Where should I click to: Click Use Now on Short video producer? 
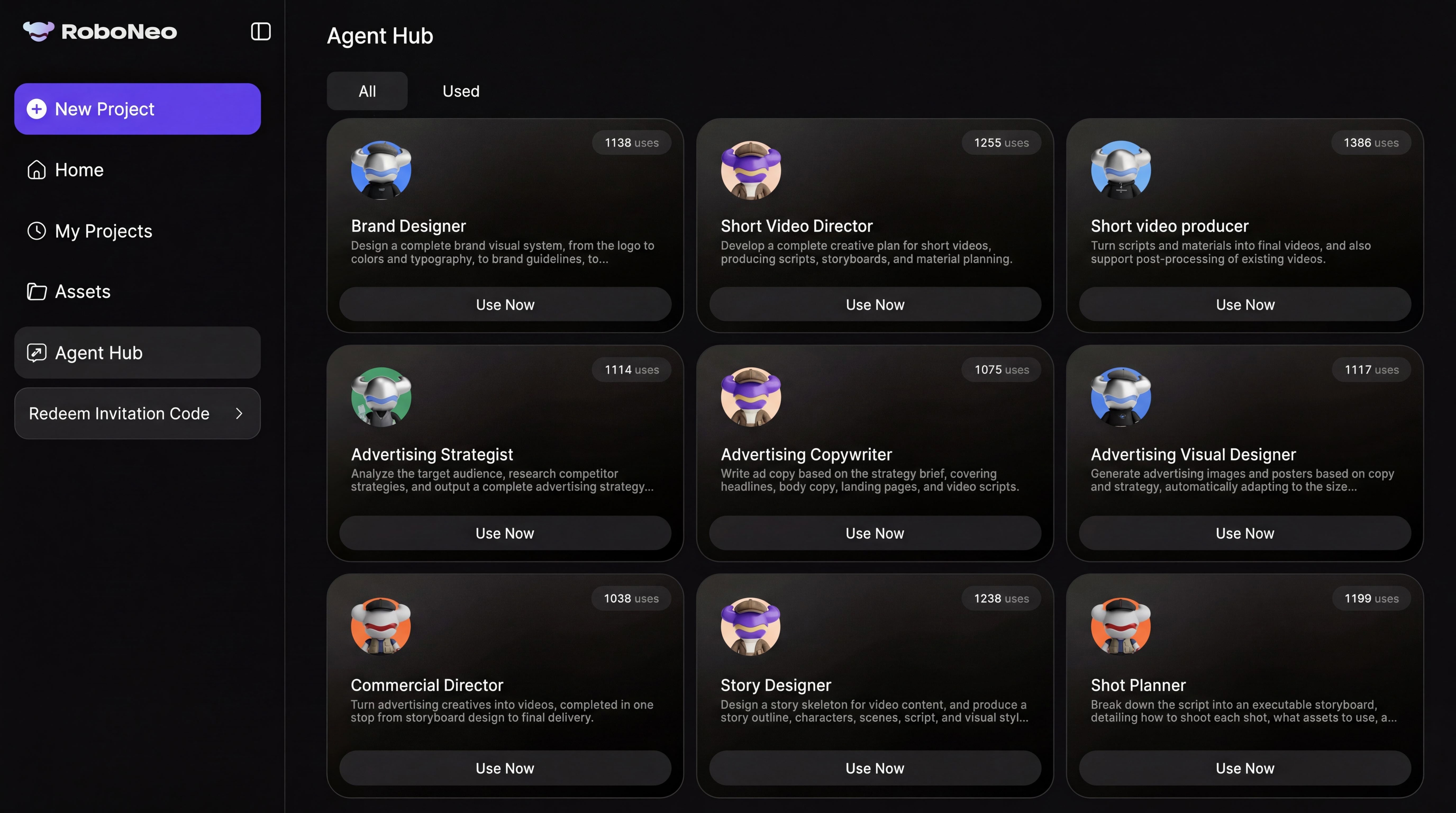pyautogui.click(x=1244, y=304)
